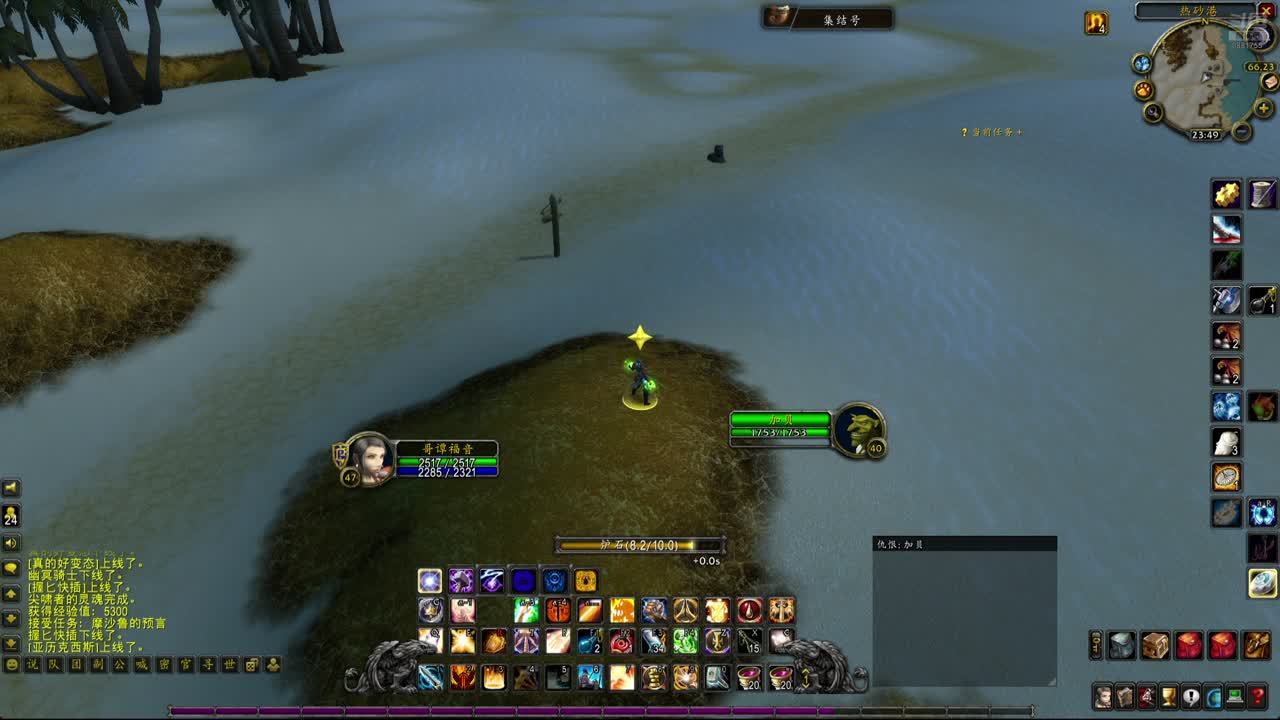This screenshot has height=720, width=1280.
Task: Open the spellbook micro button
Action: [x=1125, y=696]
